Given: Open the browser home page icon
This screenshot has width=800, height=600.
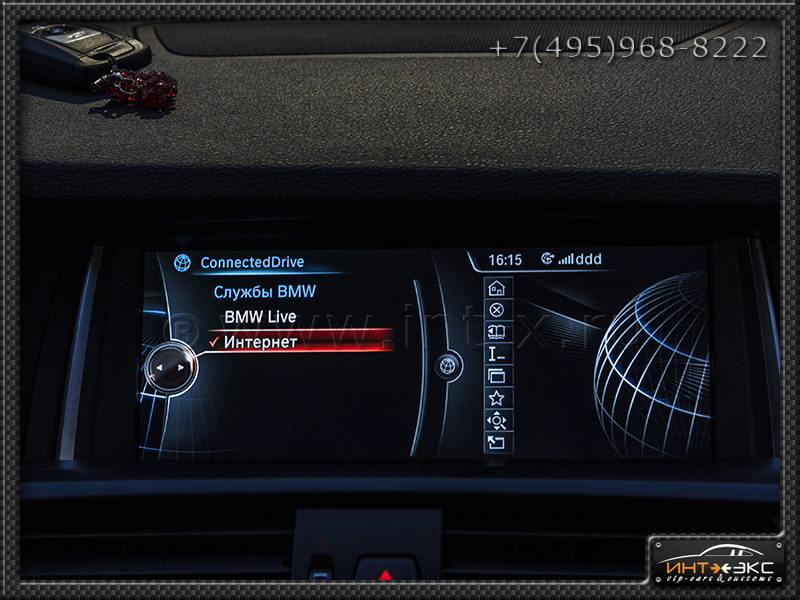Looking at the screenshot, I should click(496, 288).
